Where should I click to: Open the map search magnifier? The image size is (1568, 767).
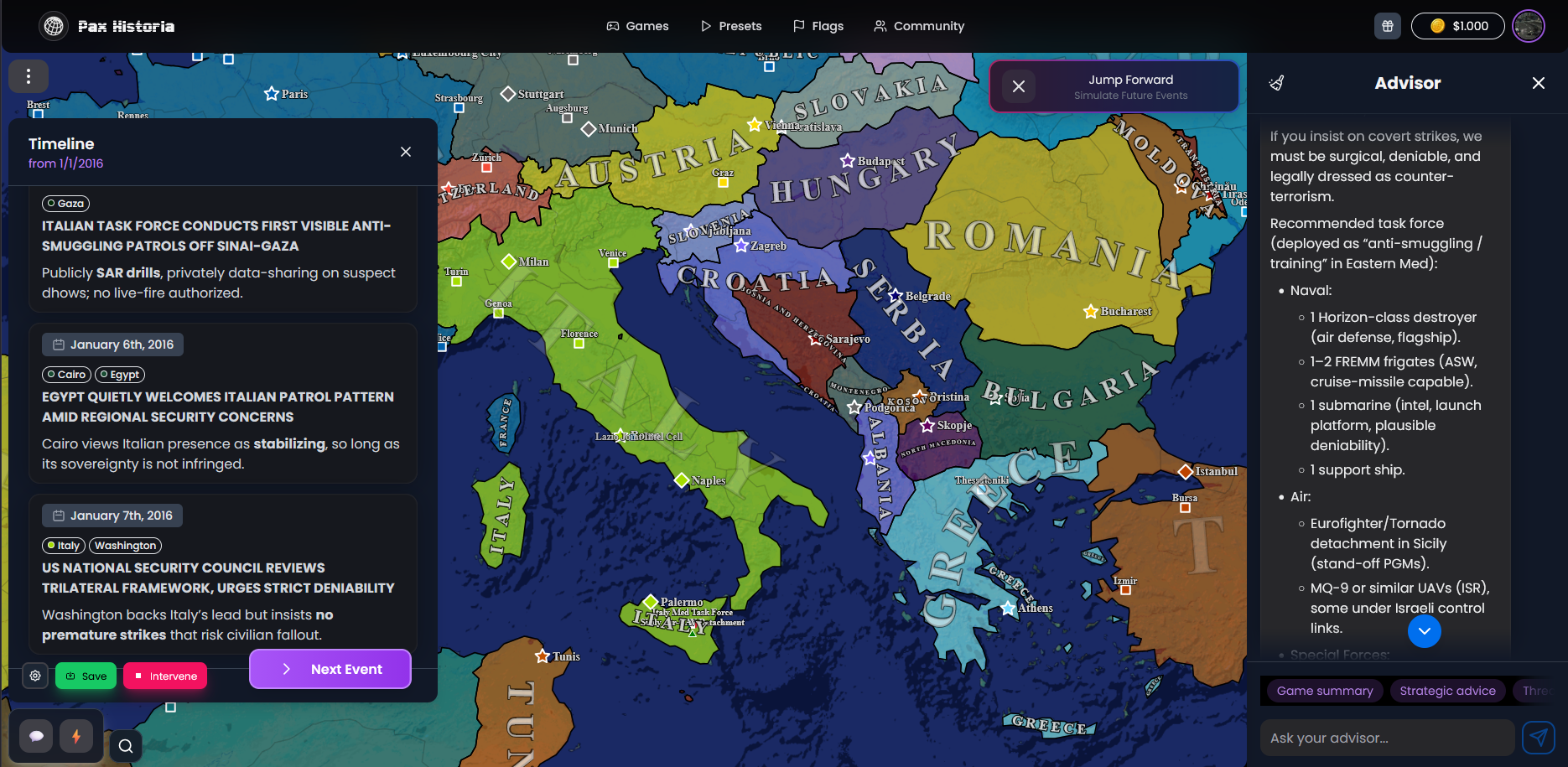126,746
